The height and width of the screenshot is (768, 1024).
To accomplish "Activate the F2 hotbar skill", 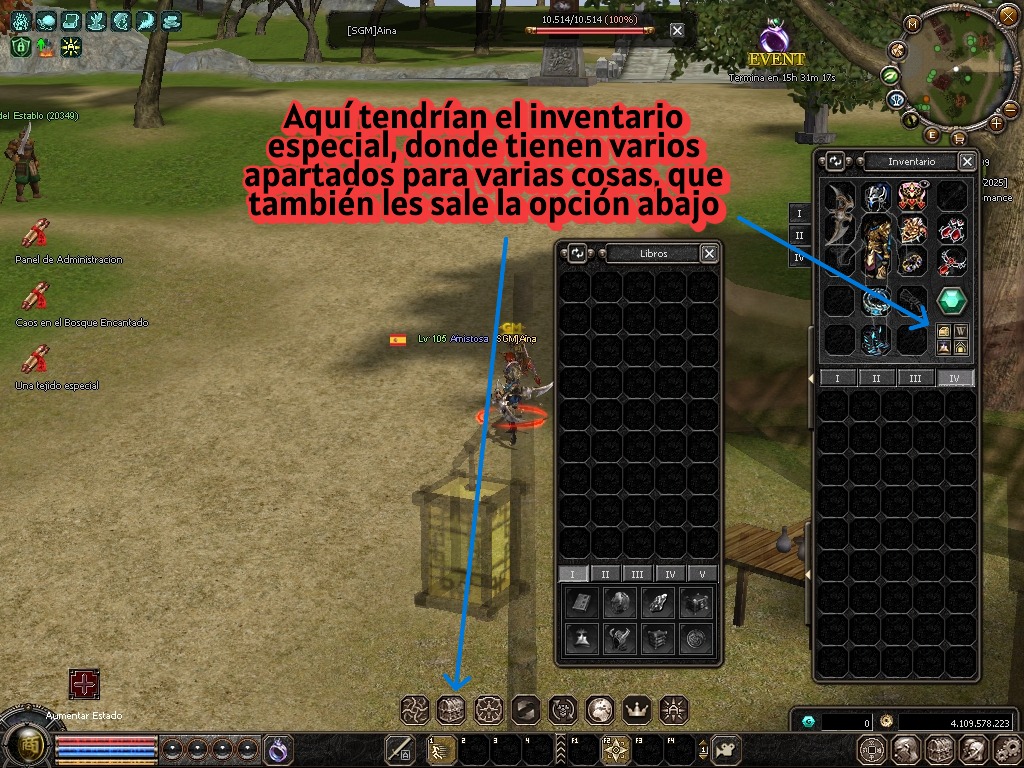I will (x=615, y=748).
